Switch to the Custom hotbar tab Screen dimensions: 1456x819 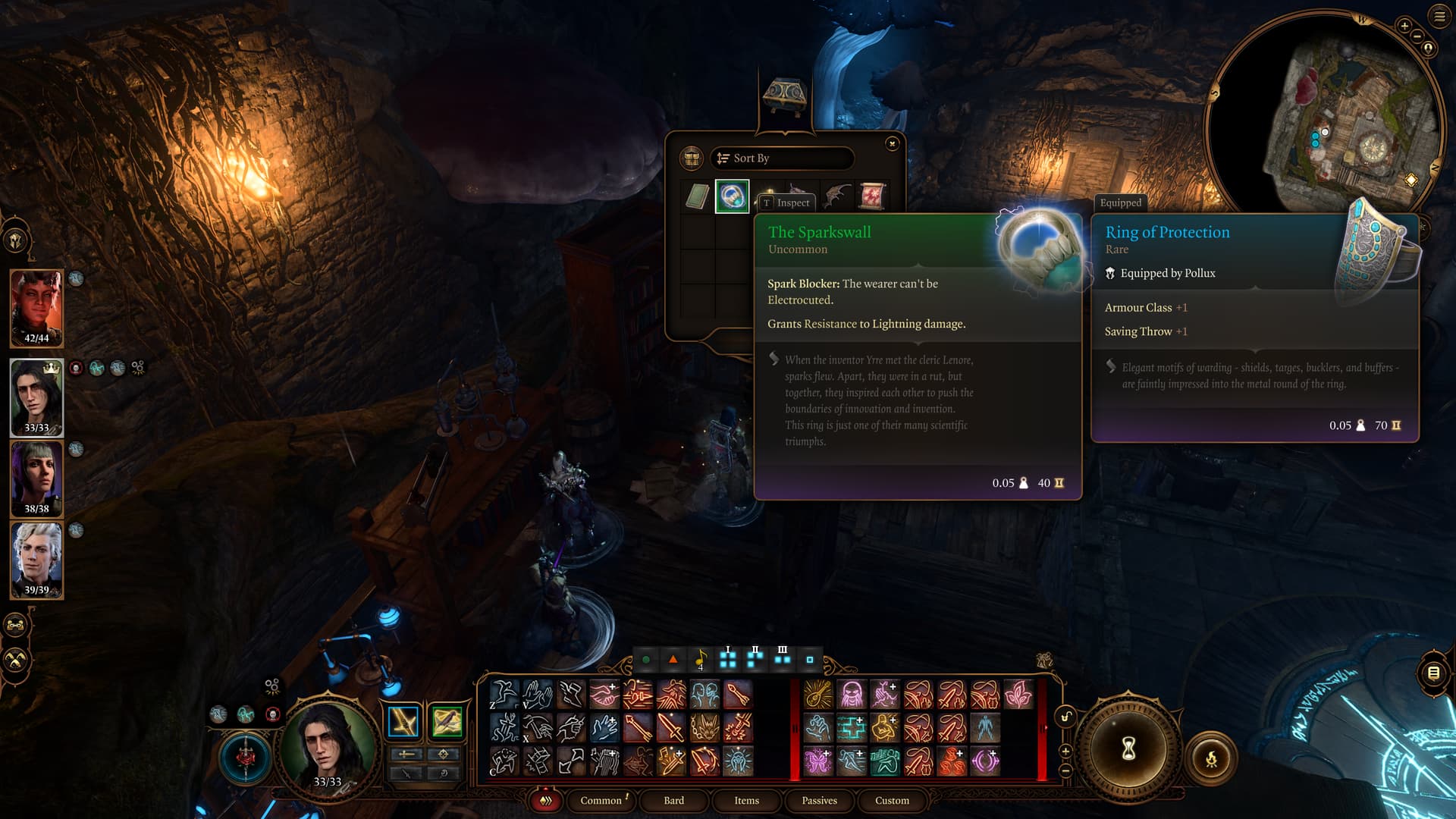point(892,800)
